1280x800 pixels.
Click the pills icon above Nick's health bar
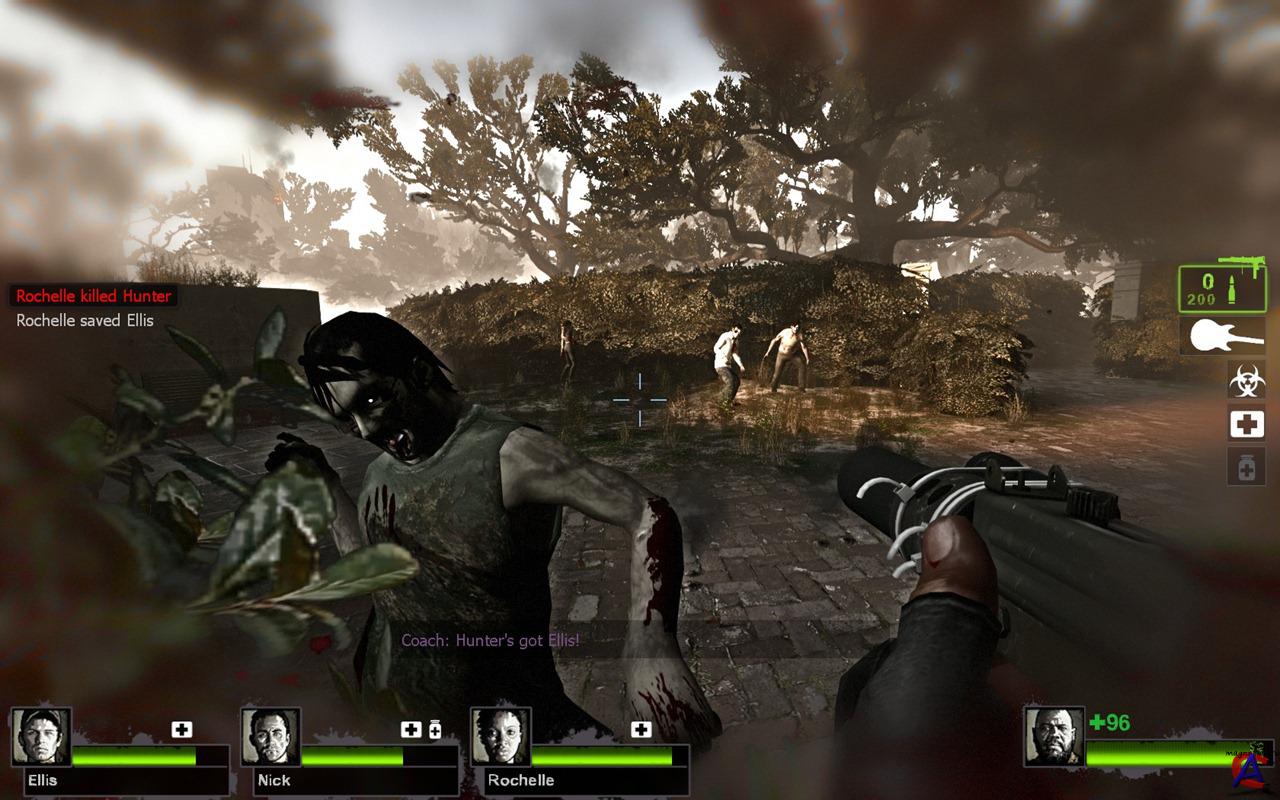click(x=435, y=730)
